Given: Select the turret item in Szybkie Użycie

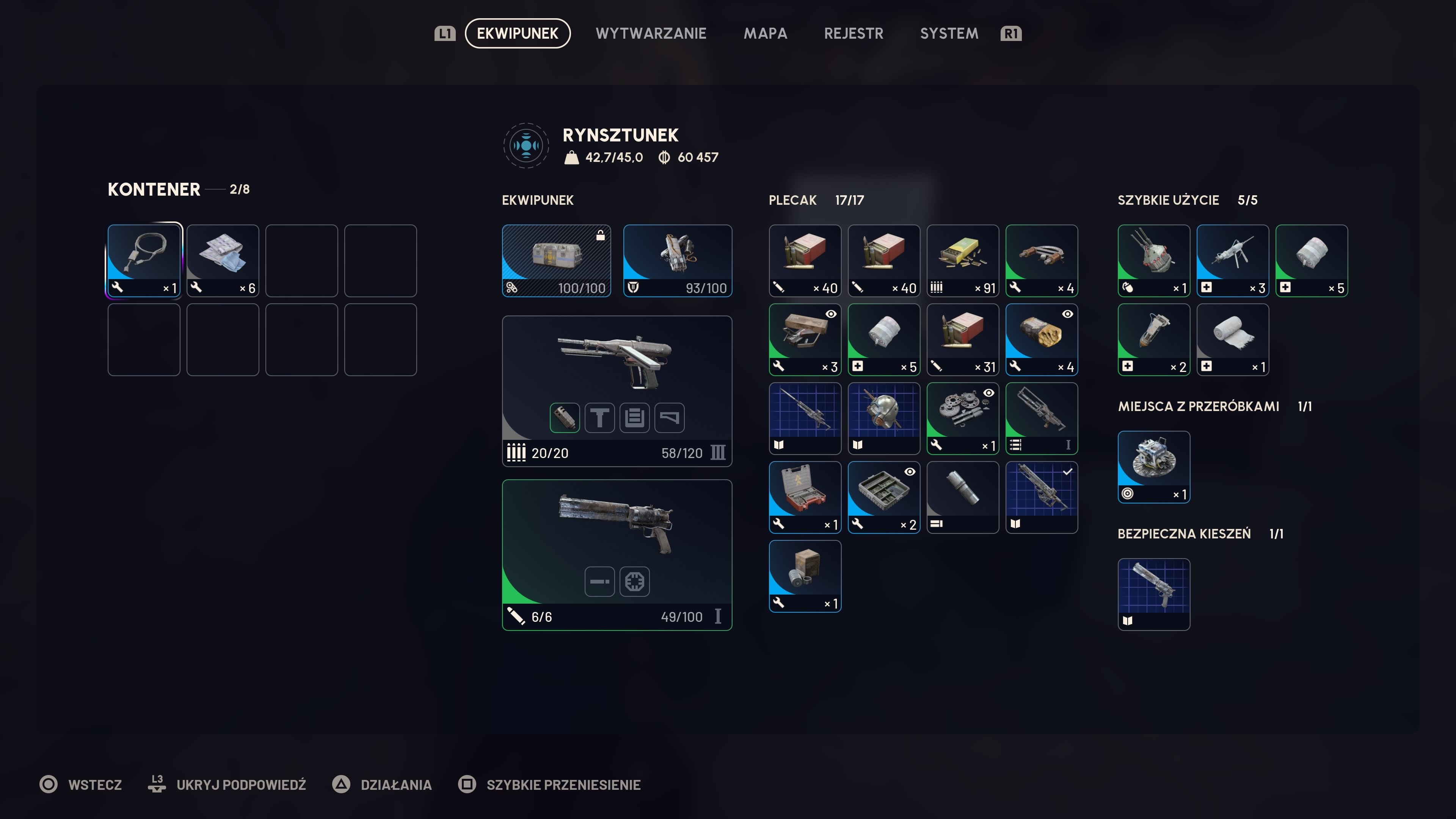Looking at the screenshot, I should pyautogui.click(x=1153, y=260).
